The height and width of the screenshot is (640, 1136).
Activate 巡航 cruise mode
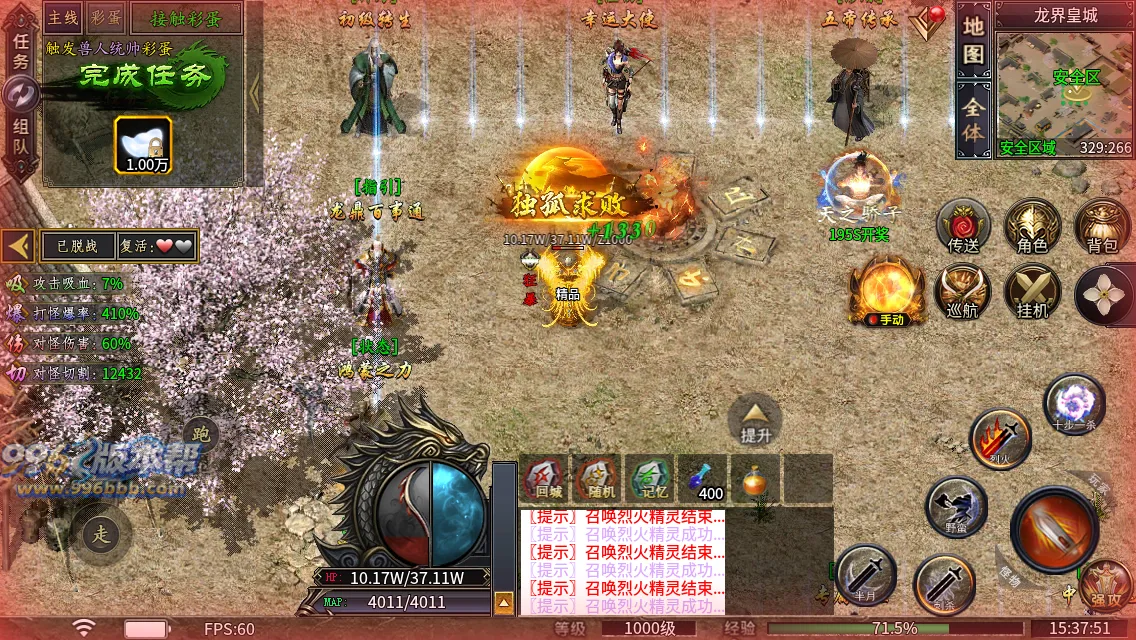(963, 294)
